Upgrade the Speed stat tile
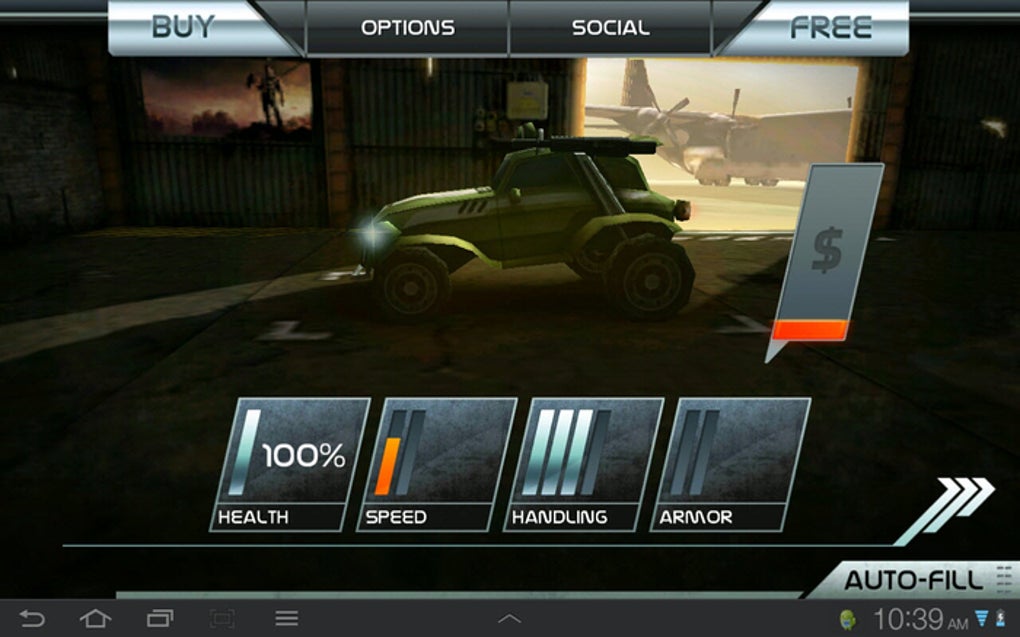The image size is (1020, 637). [x=436, y=463]
